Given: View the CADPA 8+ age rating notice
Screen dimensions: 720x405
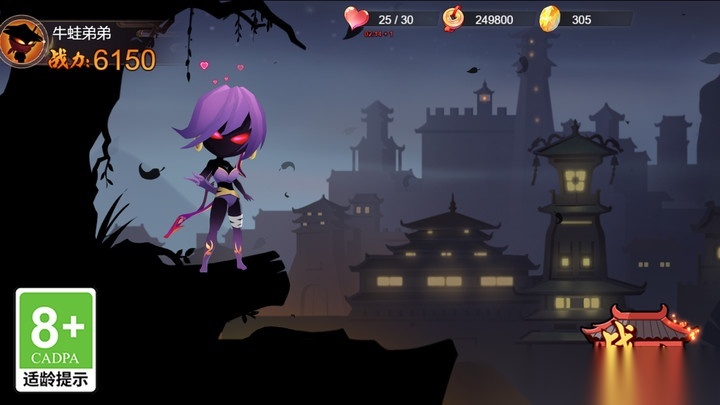Looking at the screenshot, I should tap(56, 339).
